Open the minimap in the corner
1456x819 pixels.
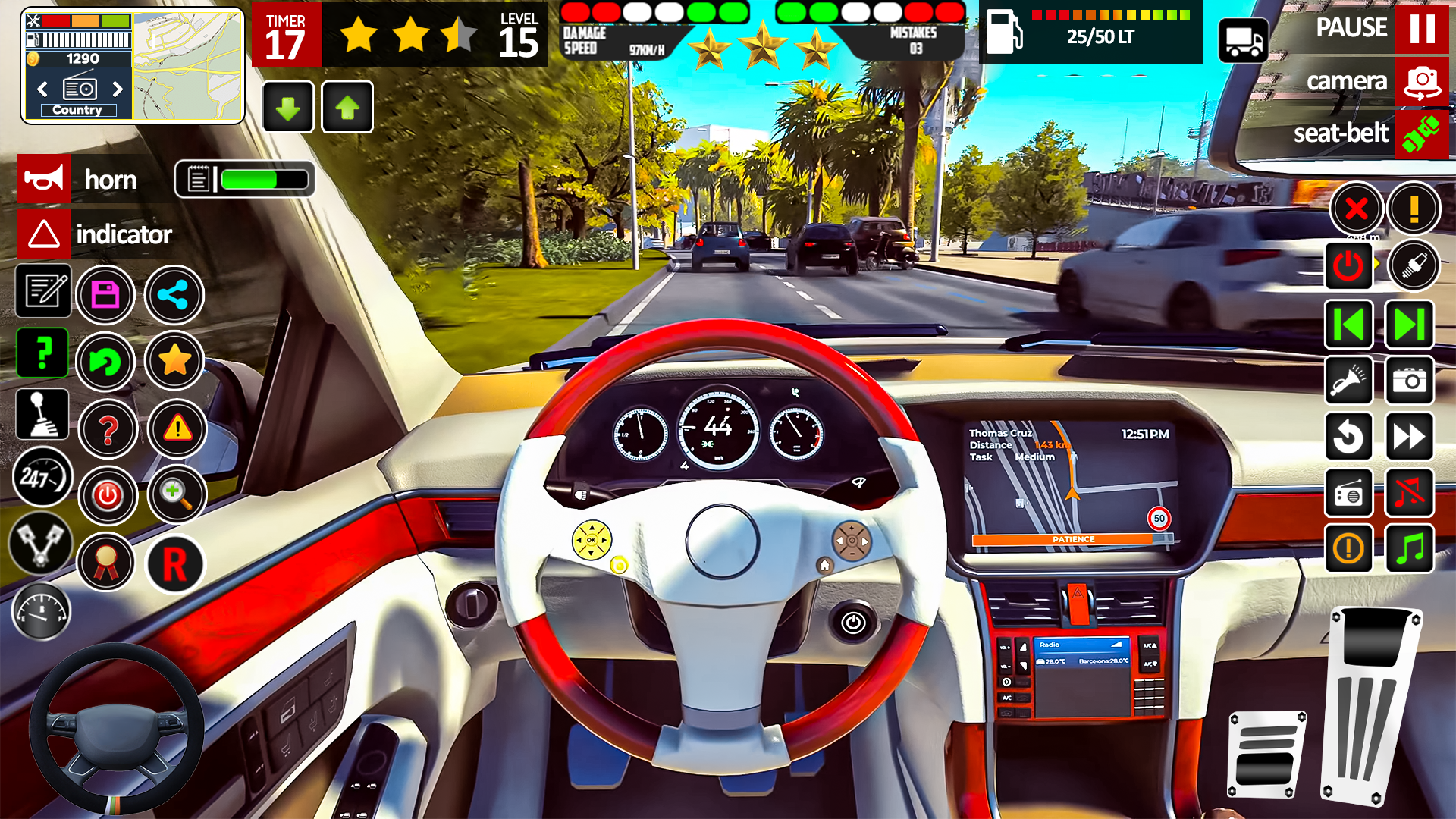(187, 66)
